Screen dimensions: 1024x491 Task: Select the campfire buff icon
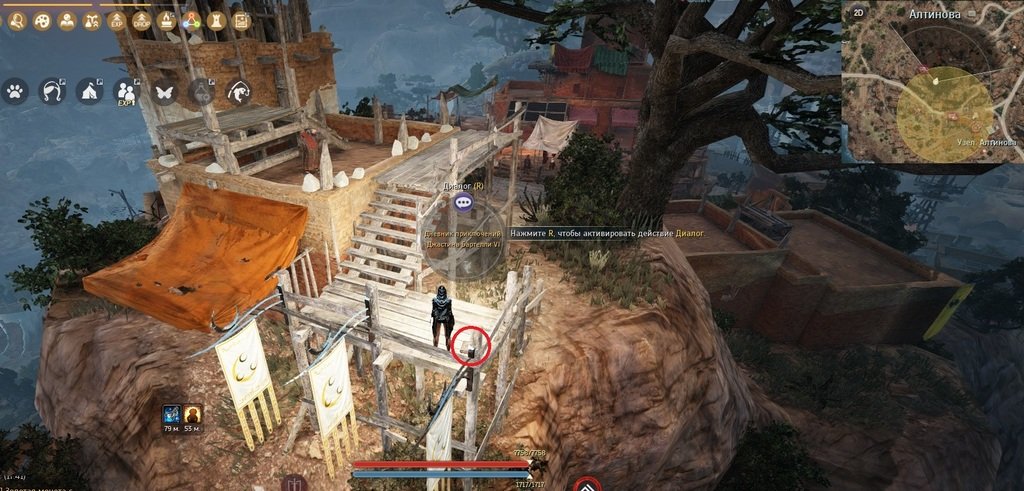pyautogui.click(x=166, y=20)
